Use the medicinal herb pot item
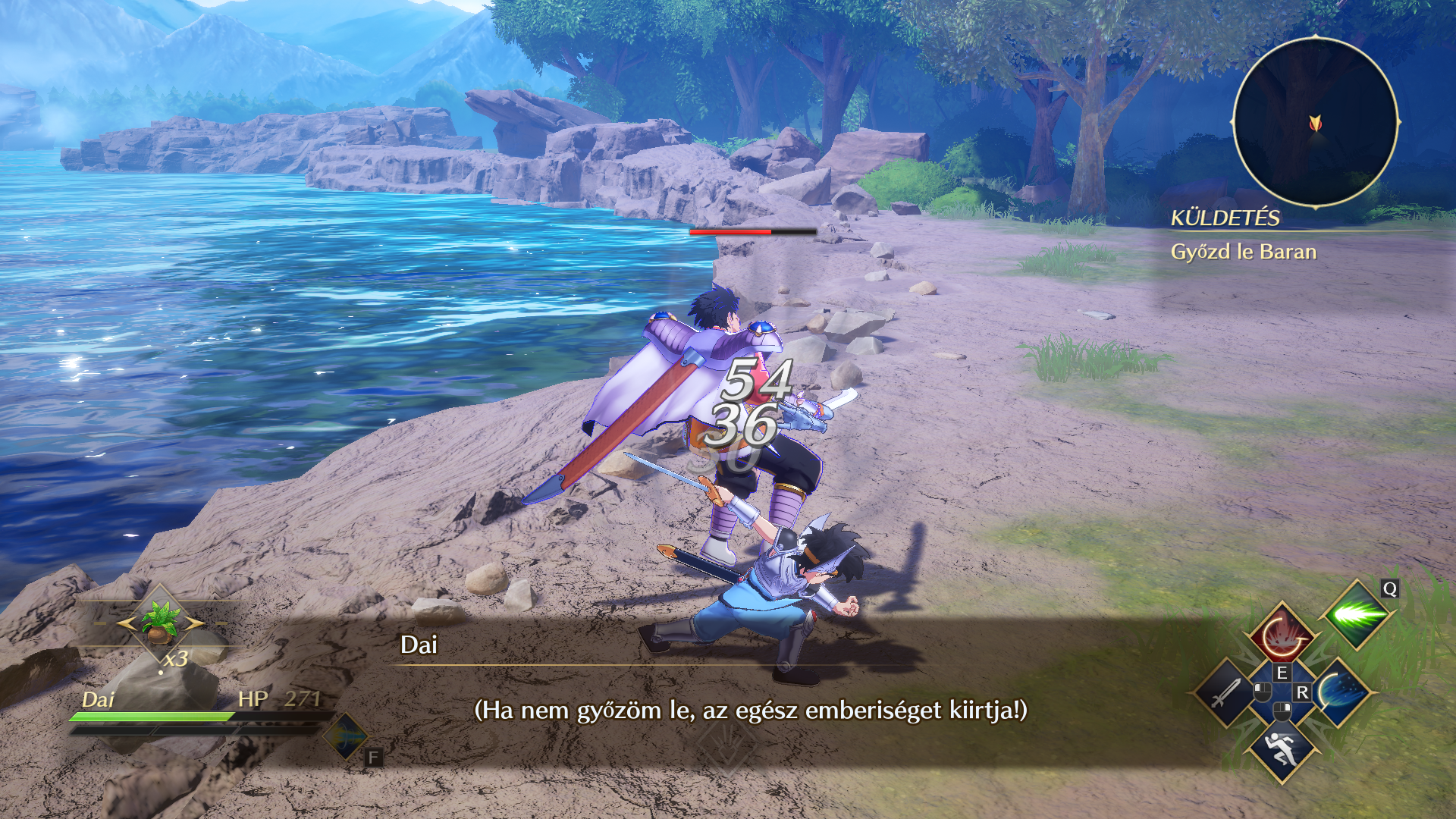The width and height of the screenshot is (1456, 819). point(160,620)
